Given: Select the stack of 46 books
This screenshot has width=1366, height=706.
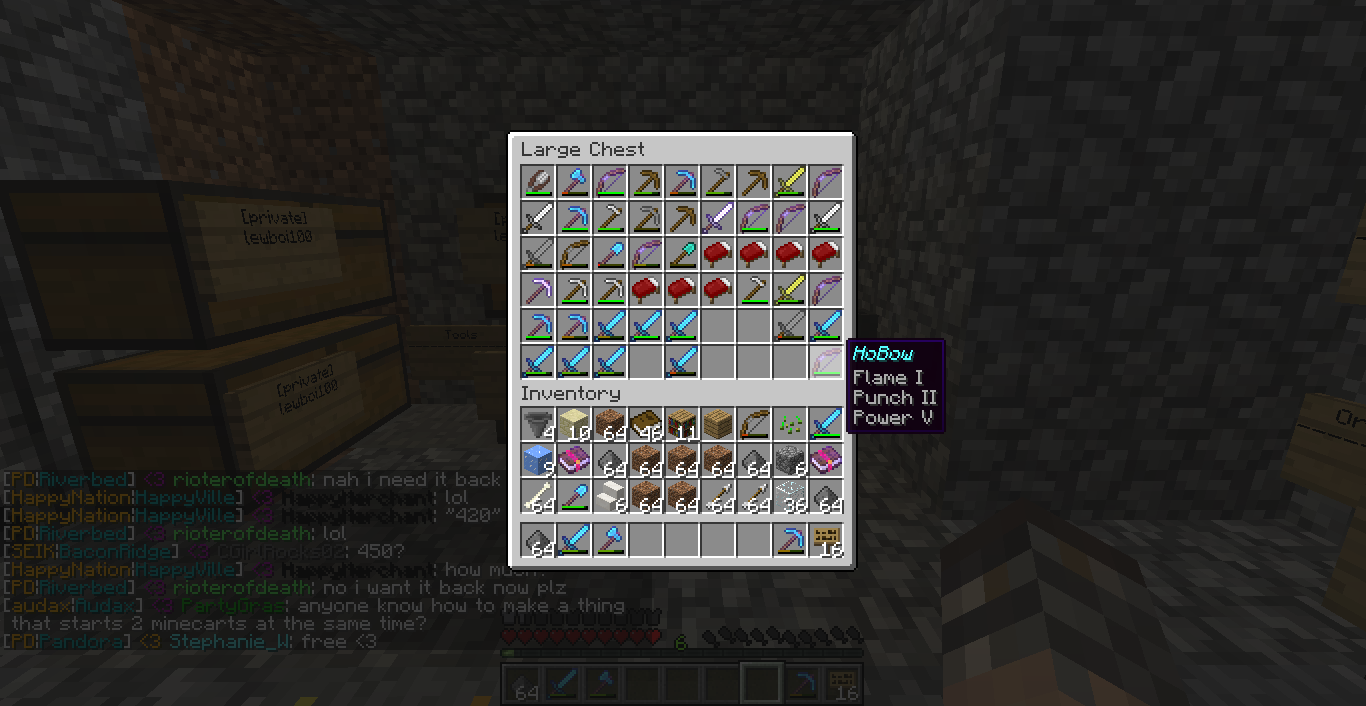Looking at the screenshot, I should pyautogui.click(x=646, y=424).
